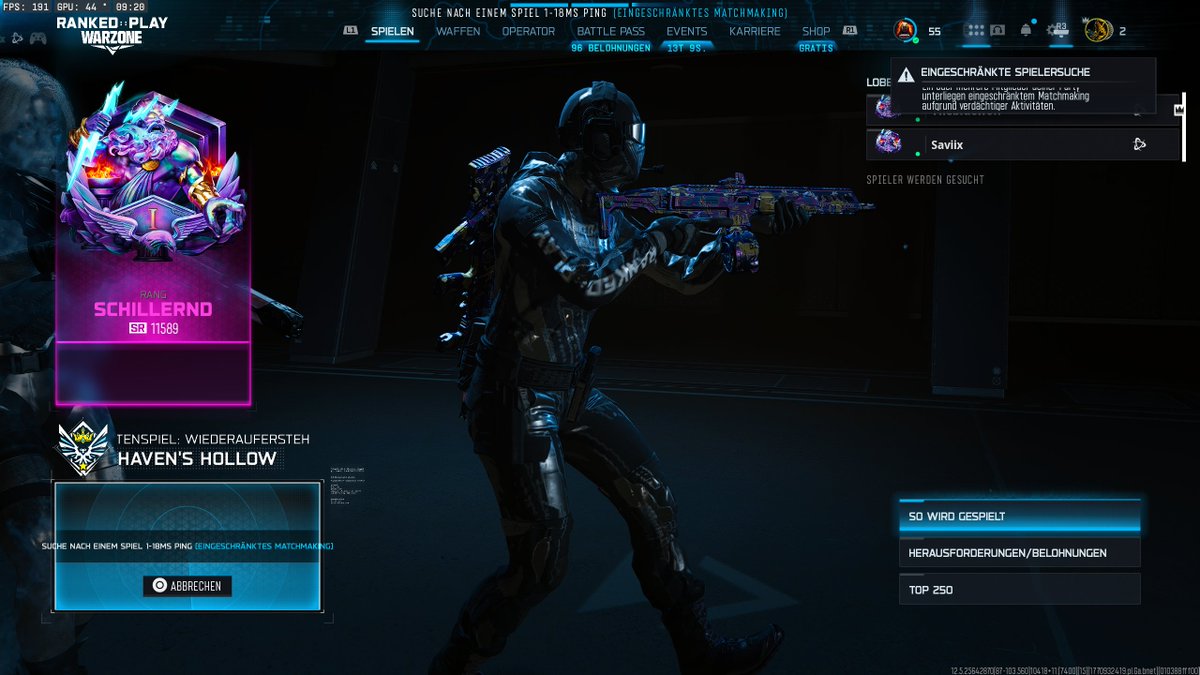
Task: Cancel matchmaking with the Abbrechen button
Action: click(187, 586)
